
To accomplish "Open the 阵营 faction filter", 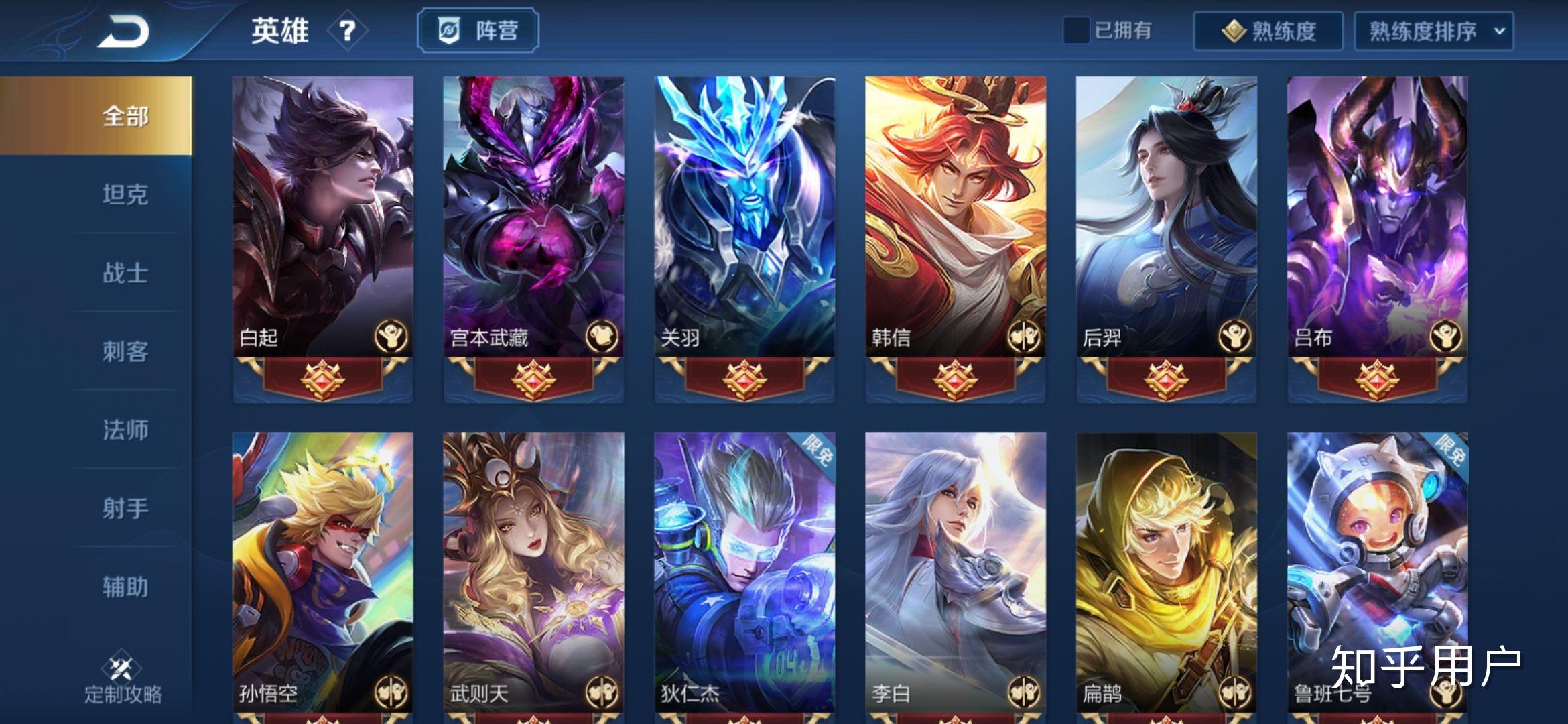I will coord(478,30).
